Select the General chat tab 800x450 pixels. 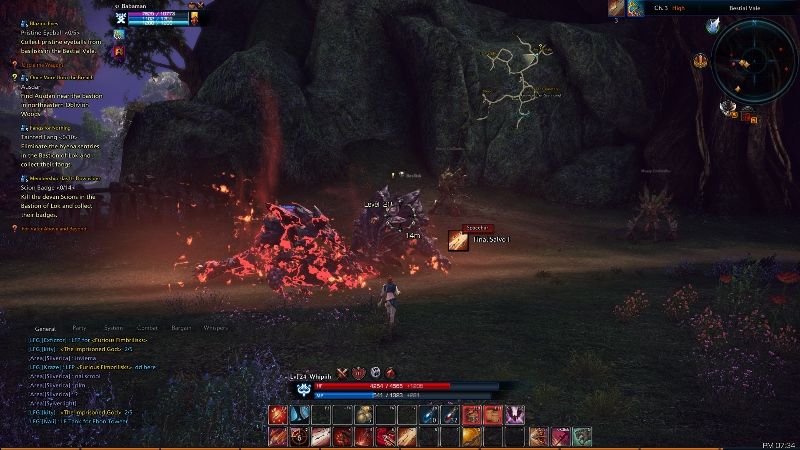click(x=45, y=327)
